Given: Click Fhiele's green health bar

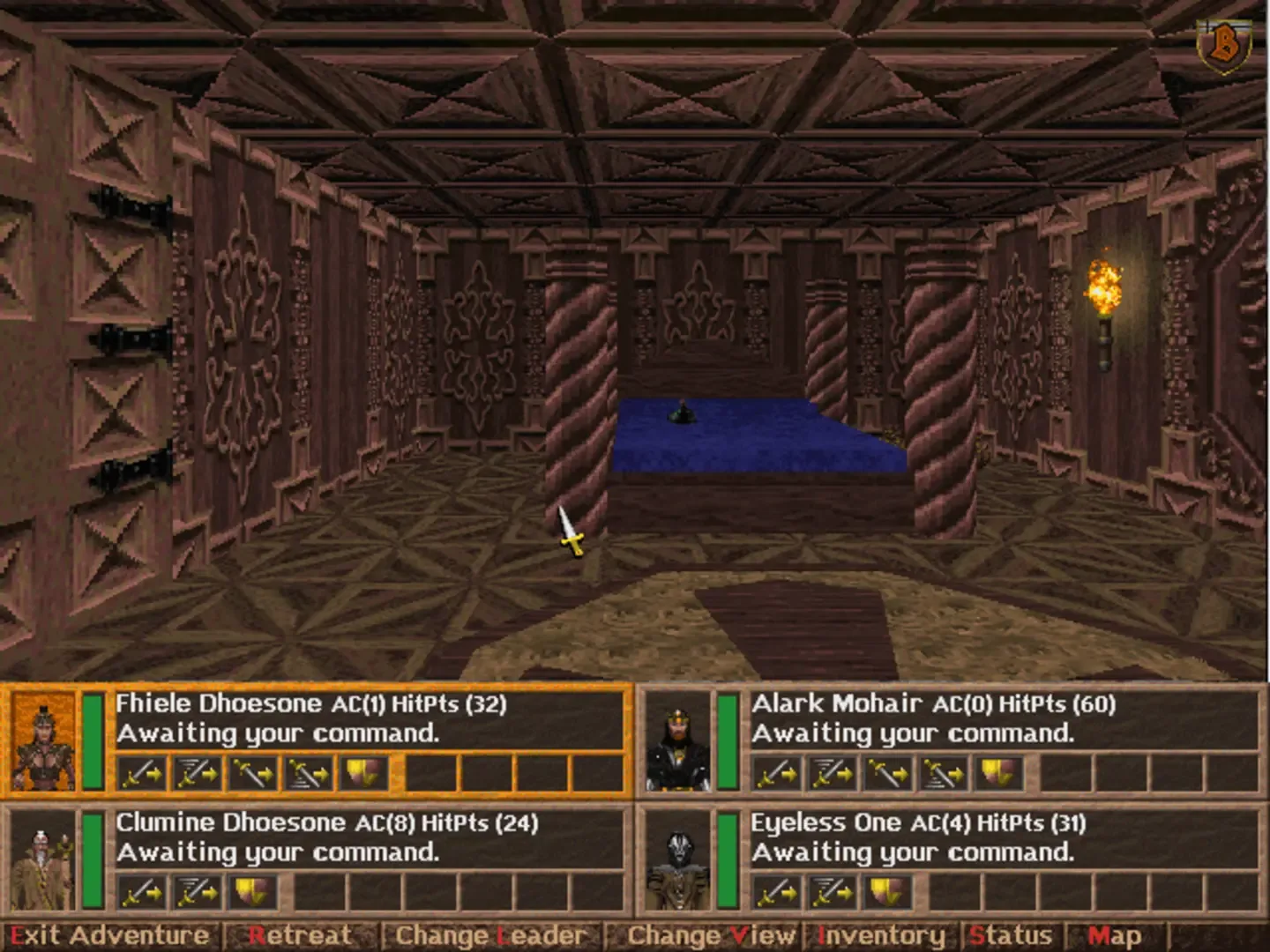Looking at the screenshot, I should point(91,740).
